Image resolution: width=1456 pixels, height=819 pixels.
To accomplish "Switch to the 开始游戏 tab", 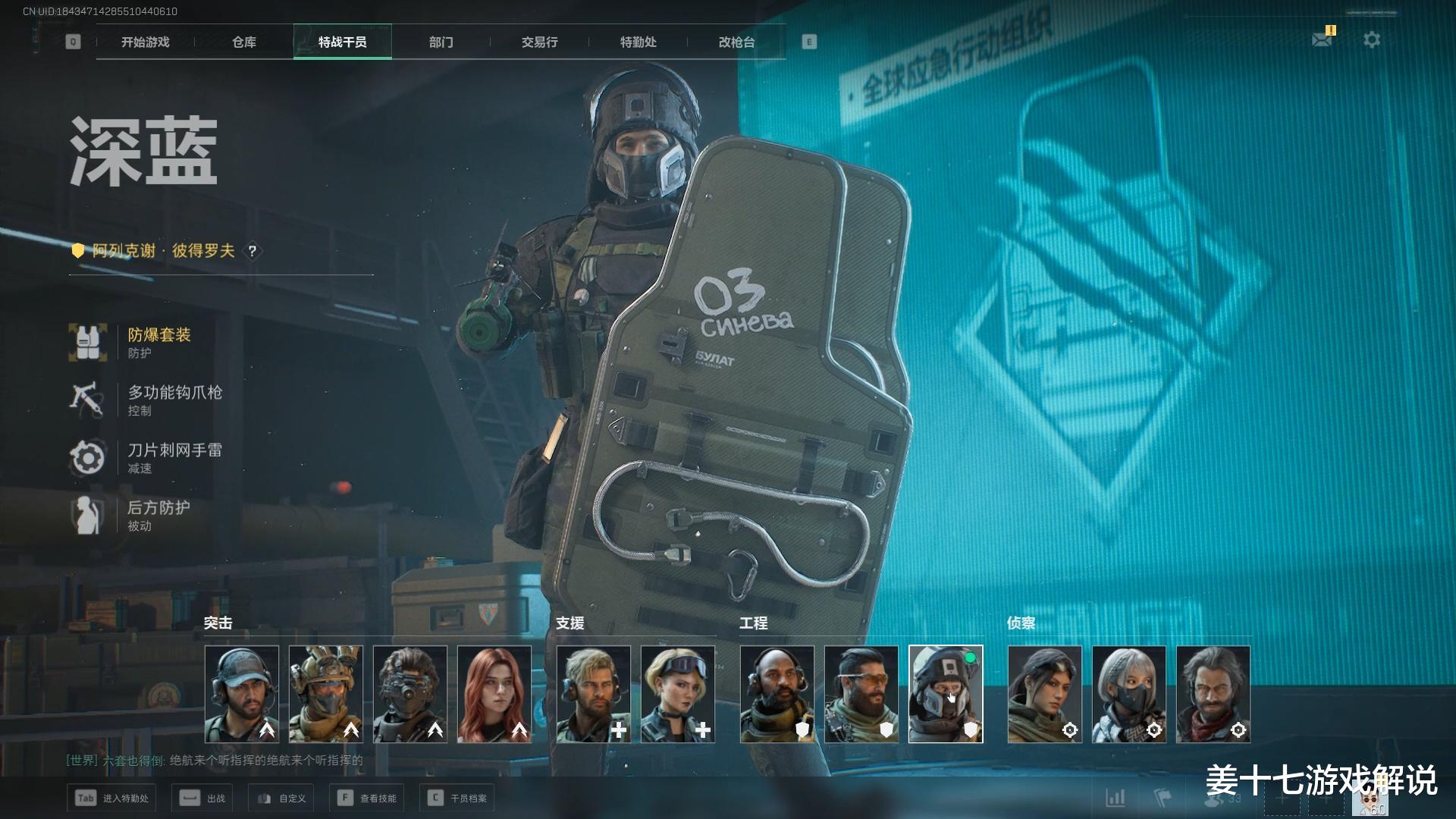I will click(145, 42).
